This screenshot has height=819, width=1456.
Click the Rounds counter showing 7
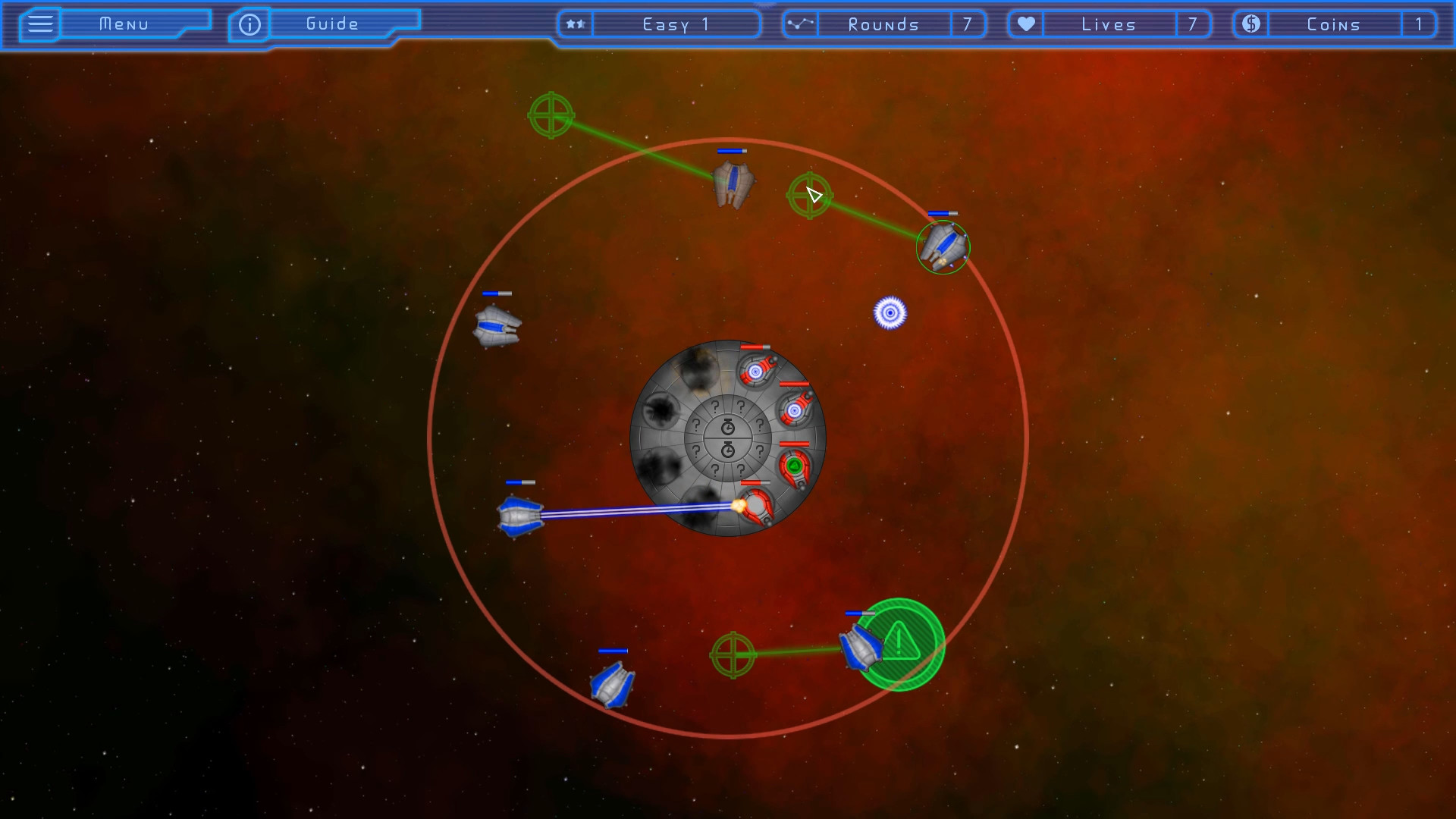pos(968,24)
